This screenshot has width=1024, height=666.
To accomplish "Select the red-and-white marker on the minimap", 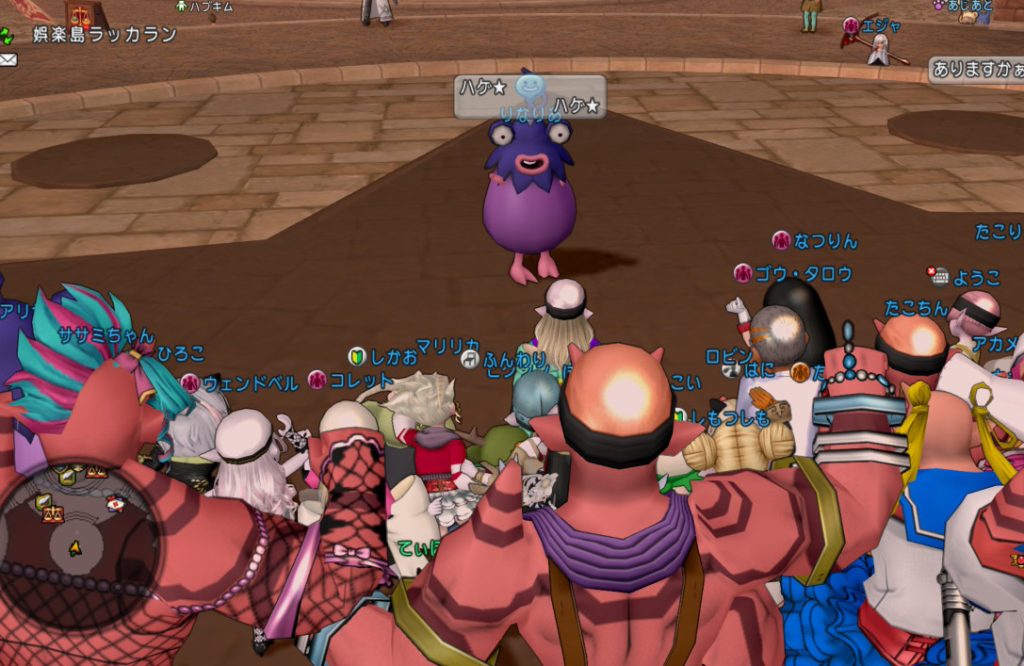I will [115, 503].
